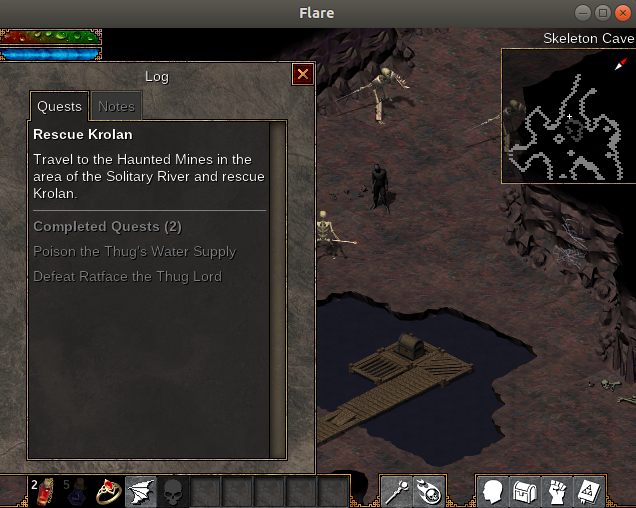Open the inventory chest icon
The width and height of the screenshot is (636, 508).
click(x=525, y=492)
